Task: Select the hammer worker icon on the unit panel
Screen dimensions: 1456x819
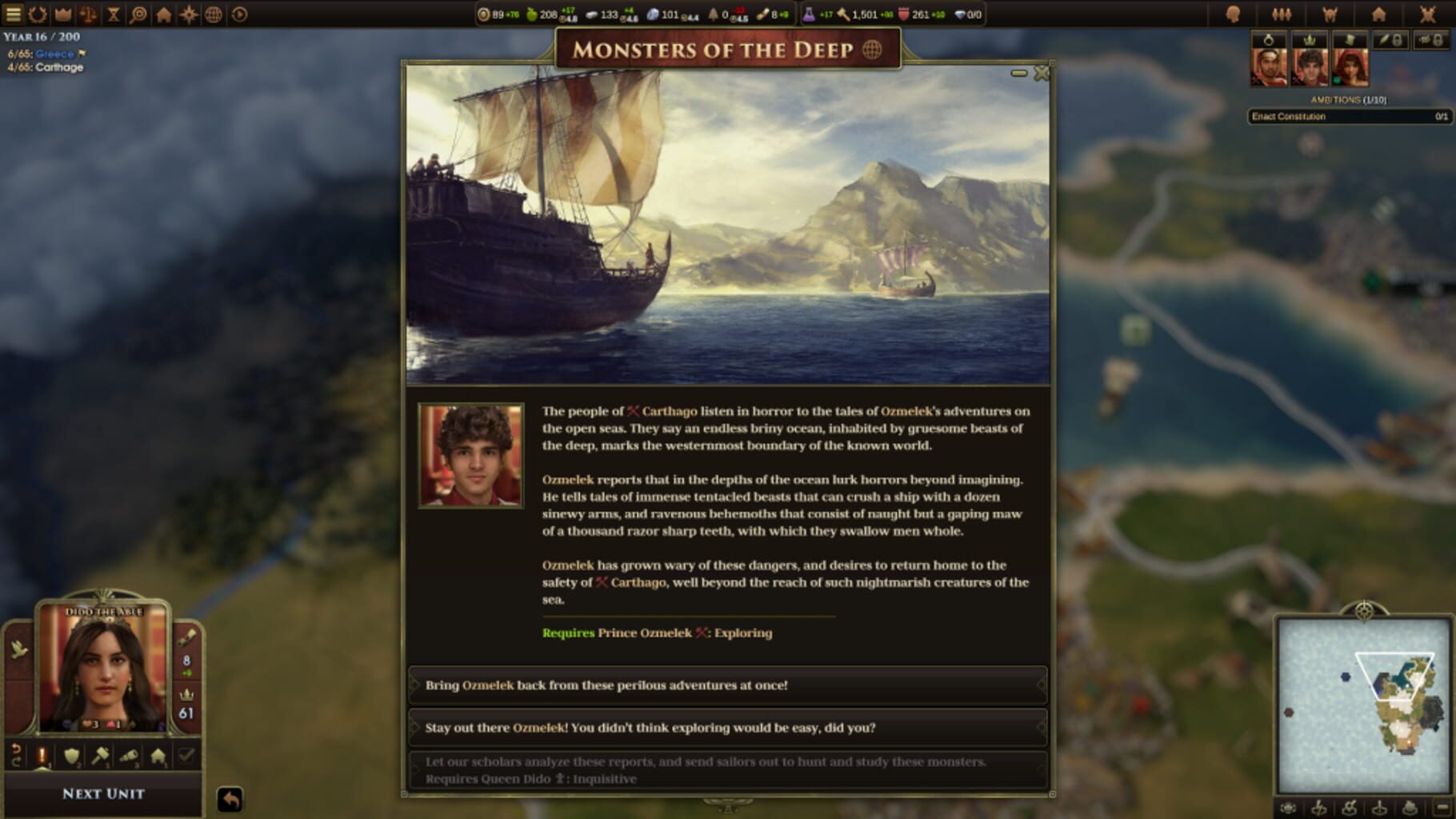Action: 100,756
